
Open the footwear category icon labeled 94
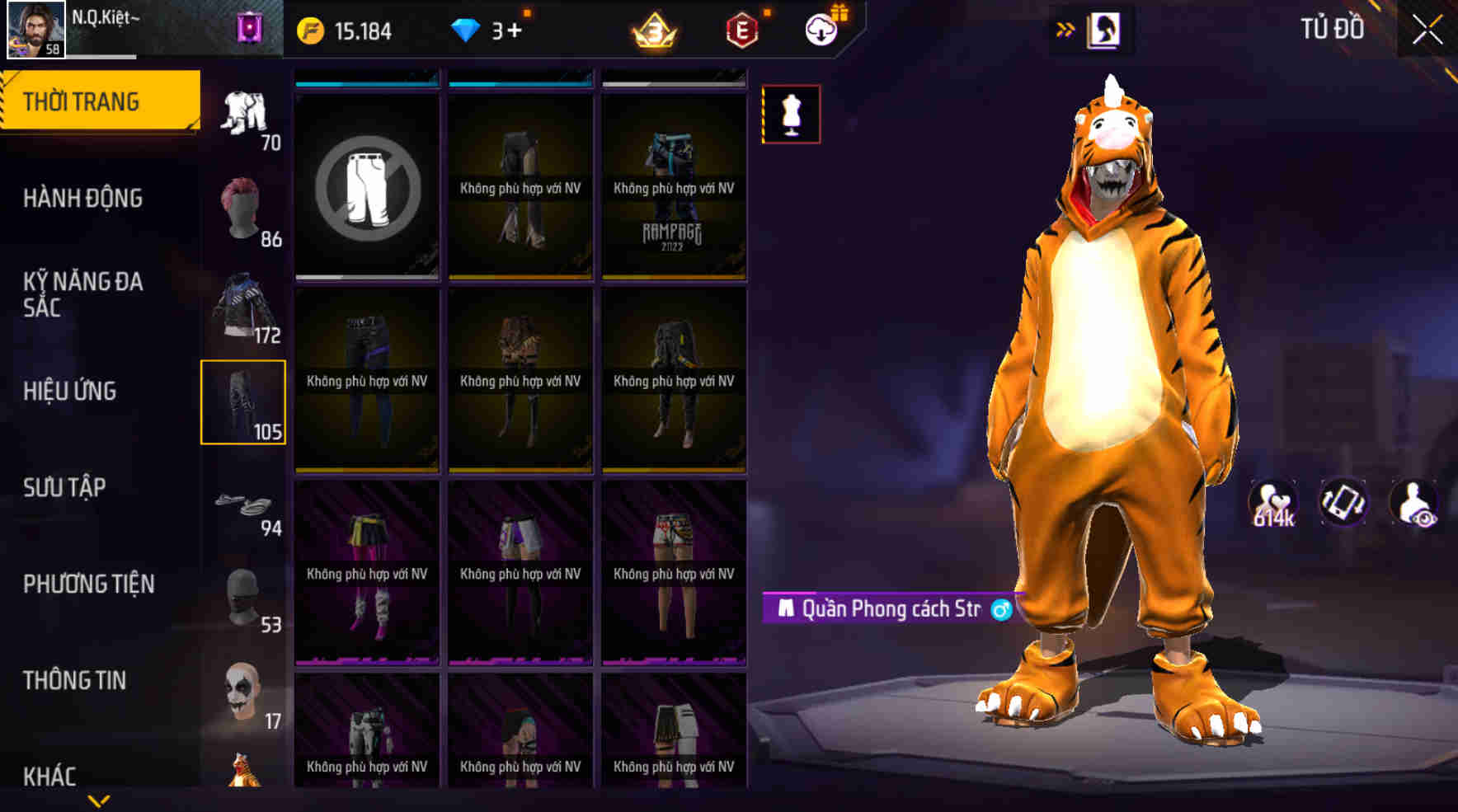click(x=244, y=503)
